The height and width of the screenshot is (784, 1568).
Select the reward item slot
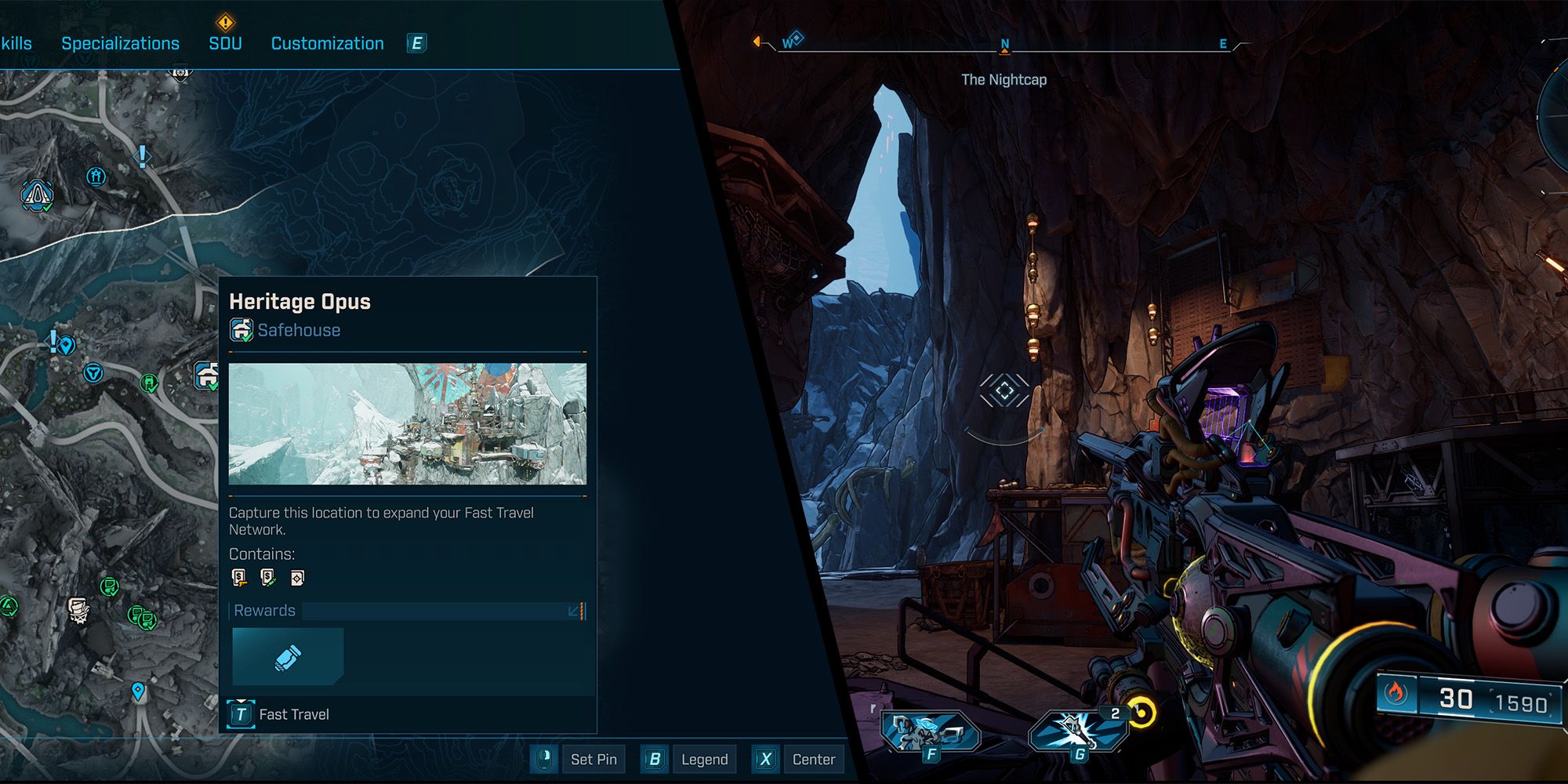(288, 657)
